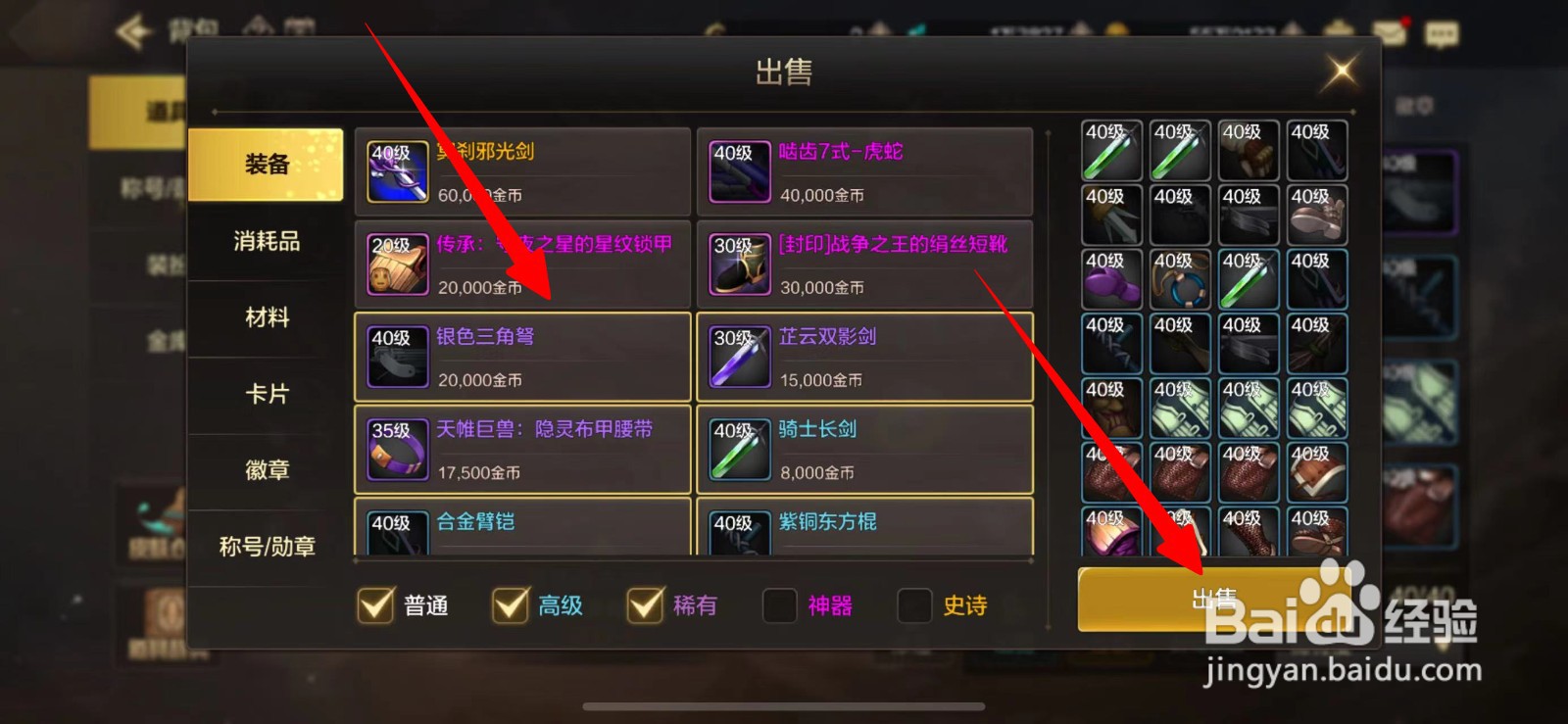Click the 骑士长剑 green sword icon
1568x724 pixels.
click(x=738, y=450)
